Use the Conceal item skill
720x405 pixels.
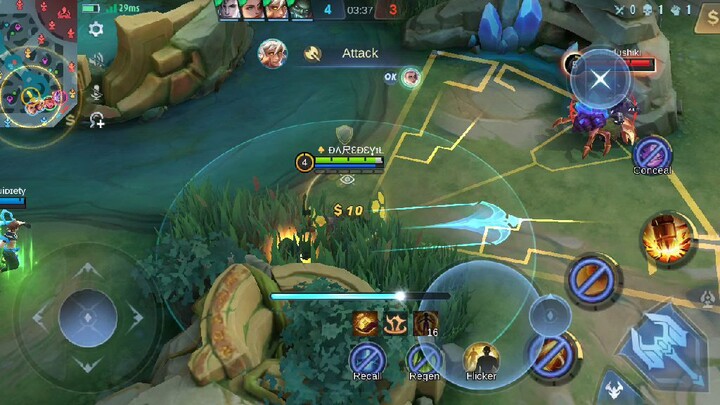[651, 154]
